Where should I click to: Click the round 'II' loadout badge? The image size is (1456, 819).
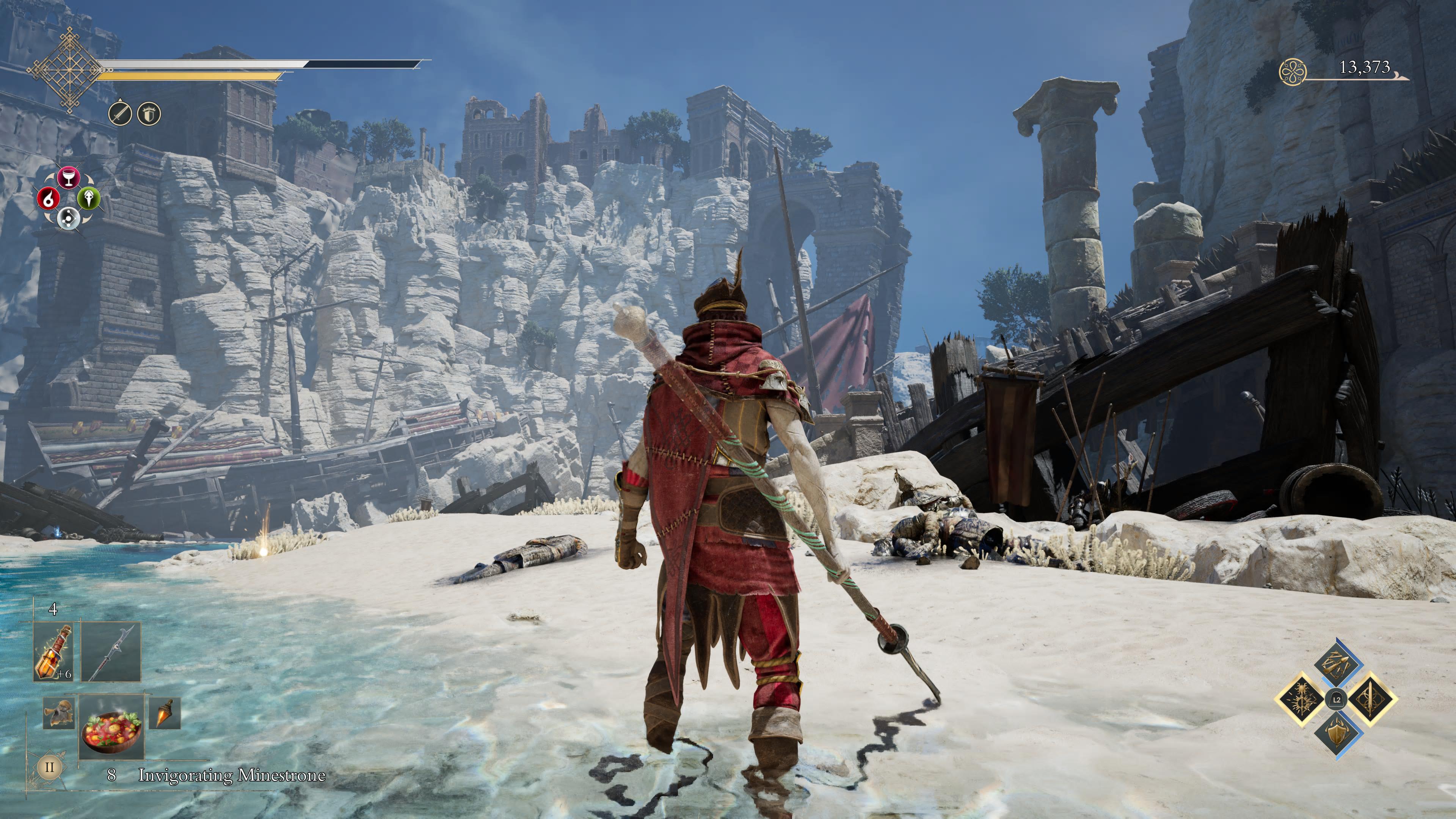point(49,767)
